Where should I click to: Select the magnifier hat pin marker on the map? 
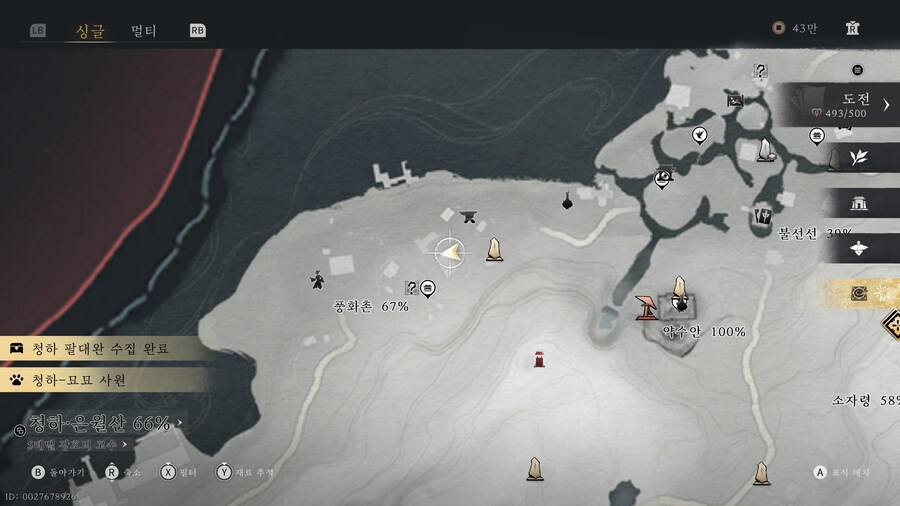point(662,178)
